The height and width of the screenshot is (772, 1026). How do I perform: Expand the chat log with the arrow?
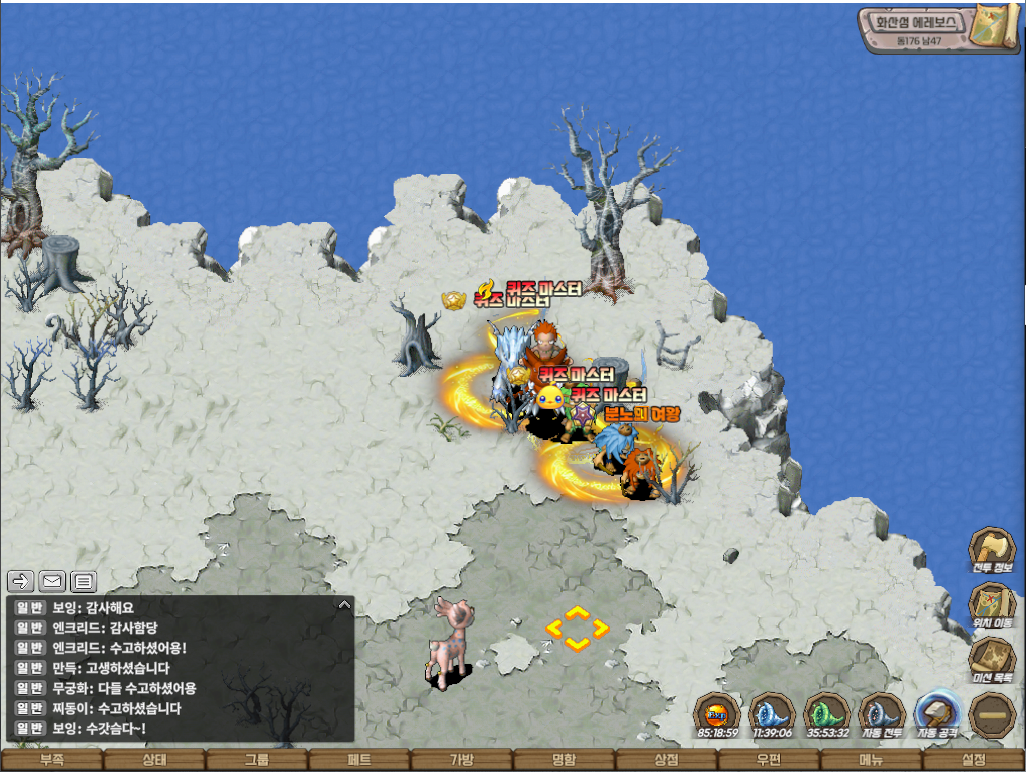click(344, 604)
